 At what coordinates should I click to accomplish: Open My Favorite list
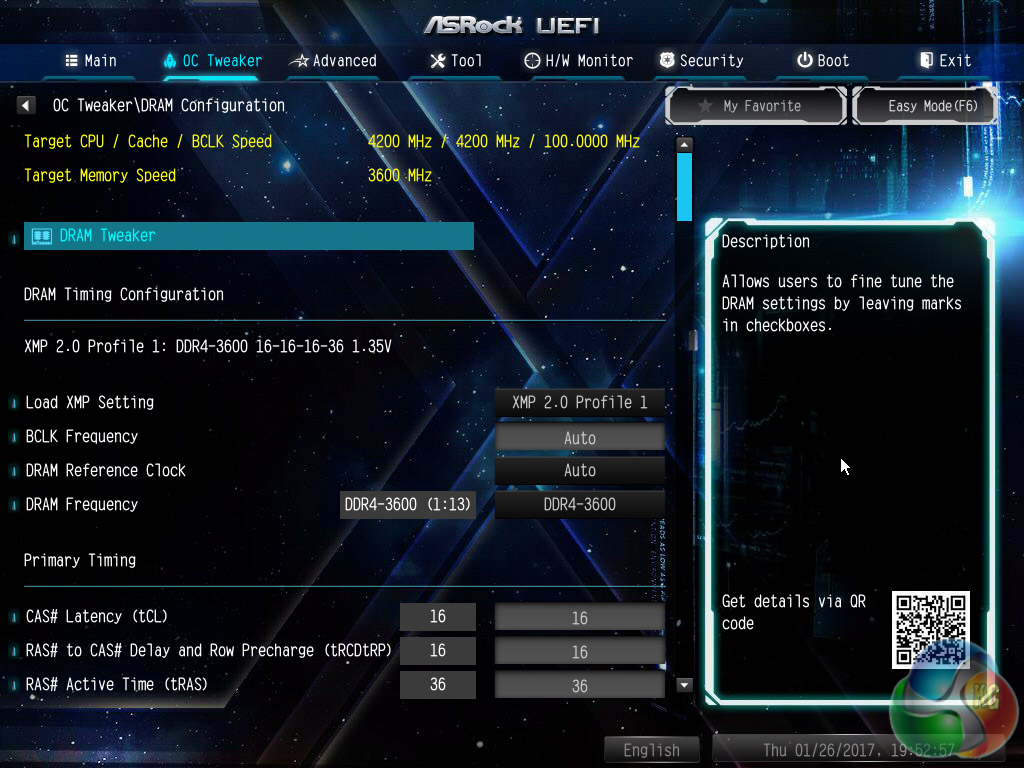click(756, 106)
